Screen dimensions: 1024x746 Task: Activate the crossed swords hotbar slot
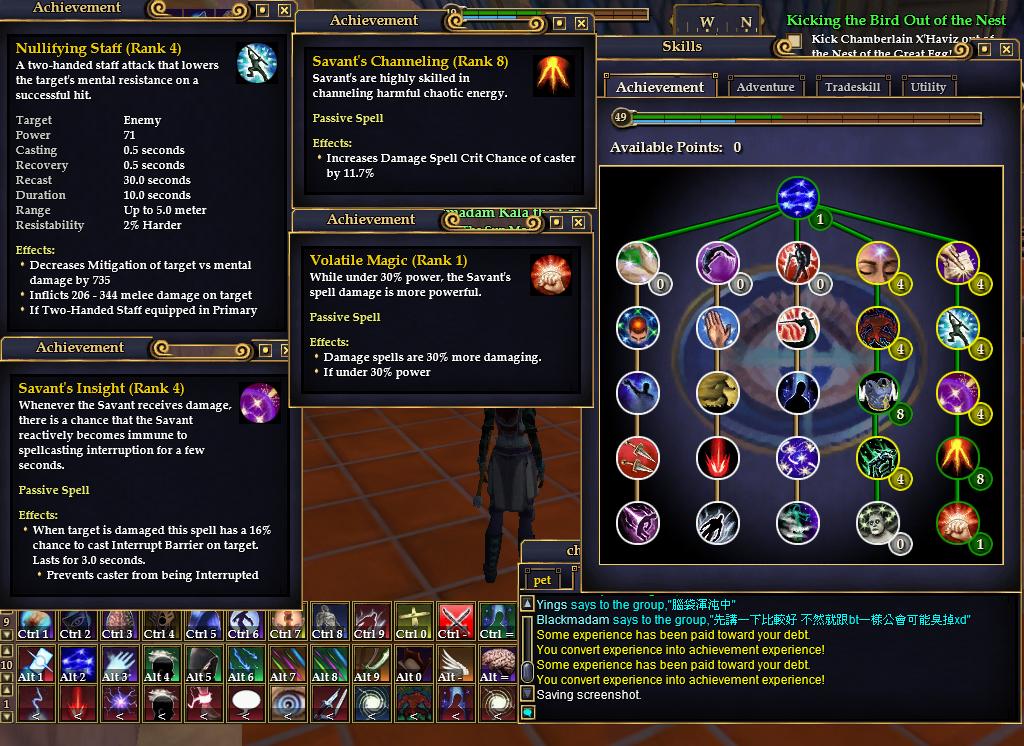[x=456, y=620]
